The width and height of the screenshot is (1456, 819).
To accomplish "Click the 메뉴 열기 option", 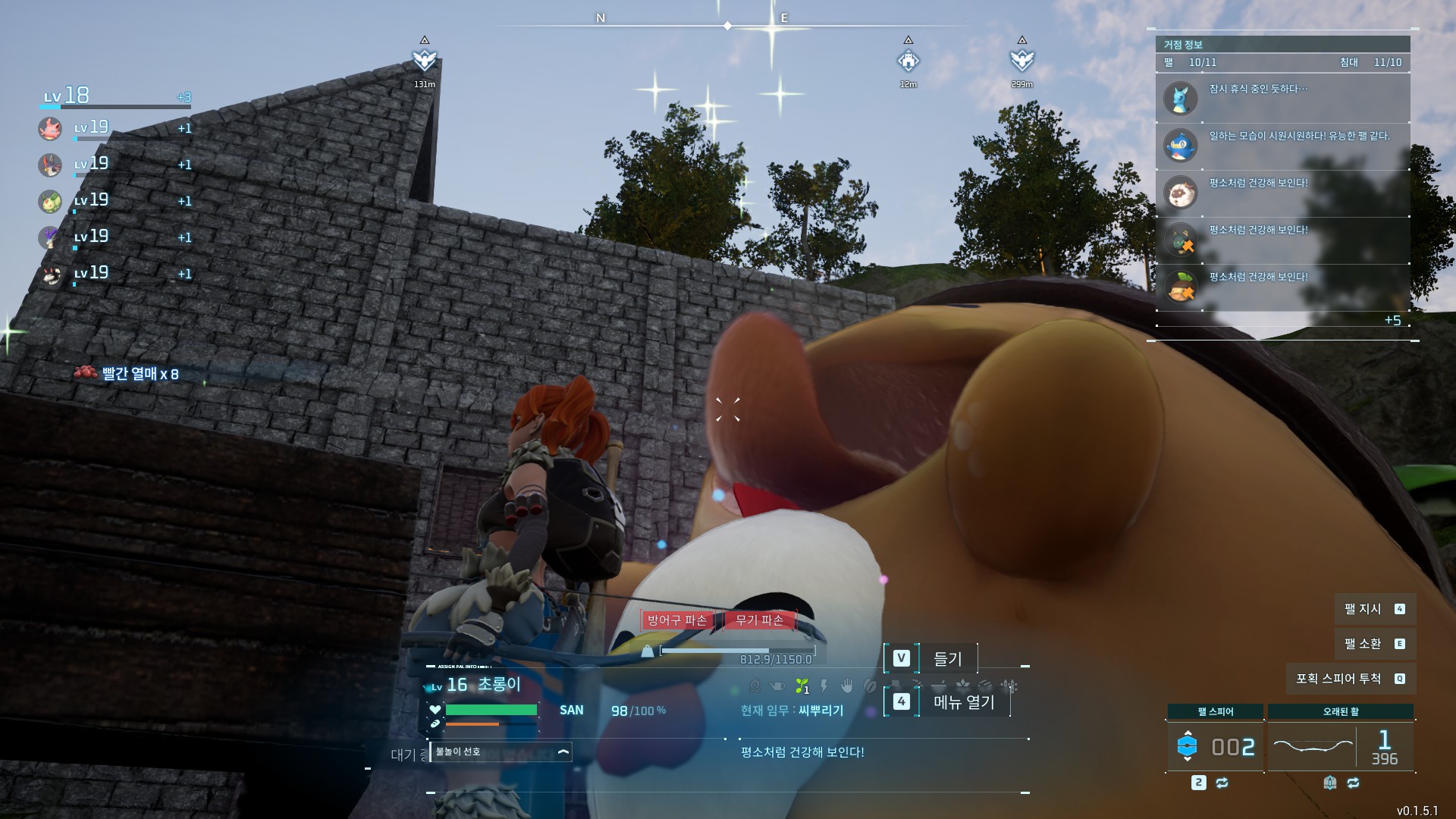I will click(948, 702).
